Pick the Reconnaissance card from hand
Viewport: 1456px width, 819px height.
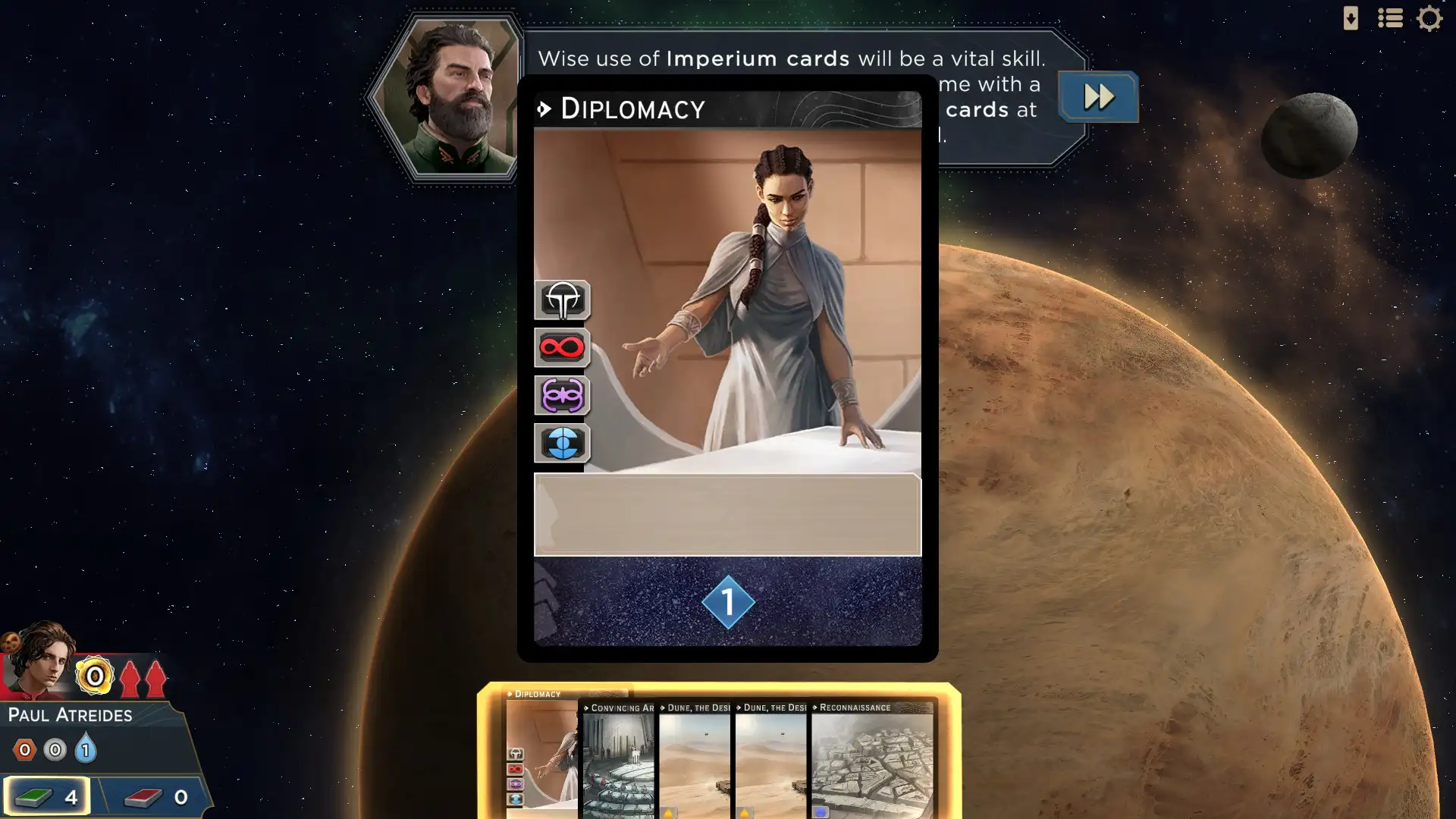(x=872, y=762)
